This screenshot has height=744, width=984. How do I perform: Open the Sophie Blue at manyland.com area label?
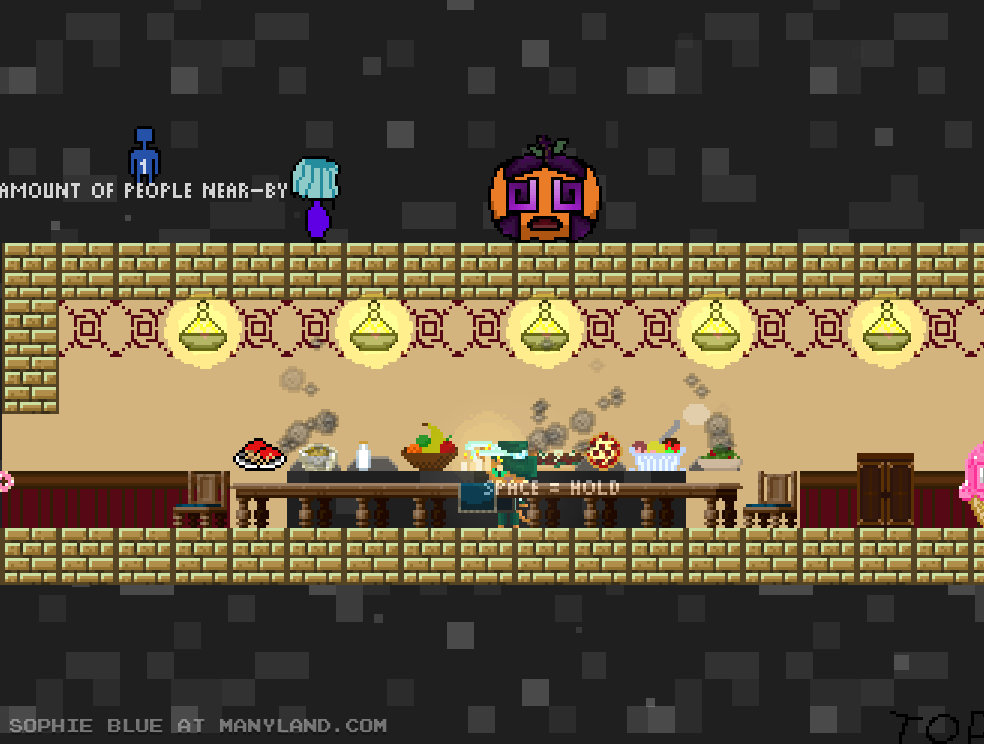point(197,726)
